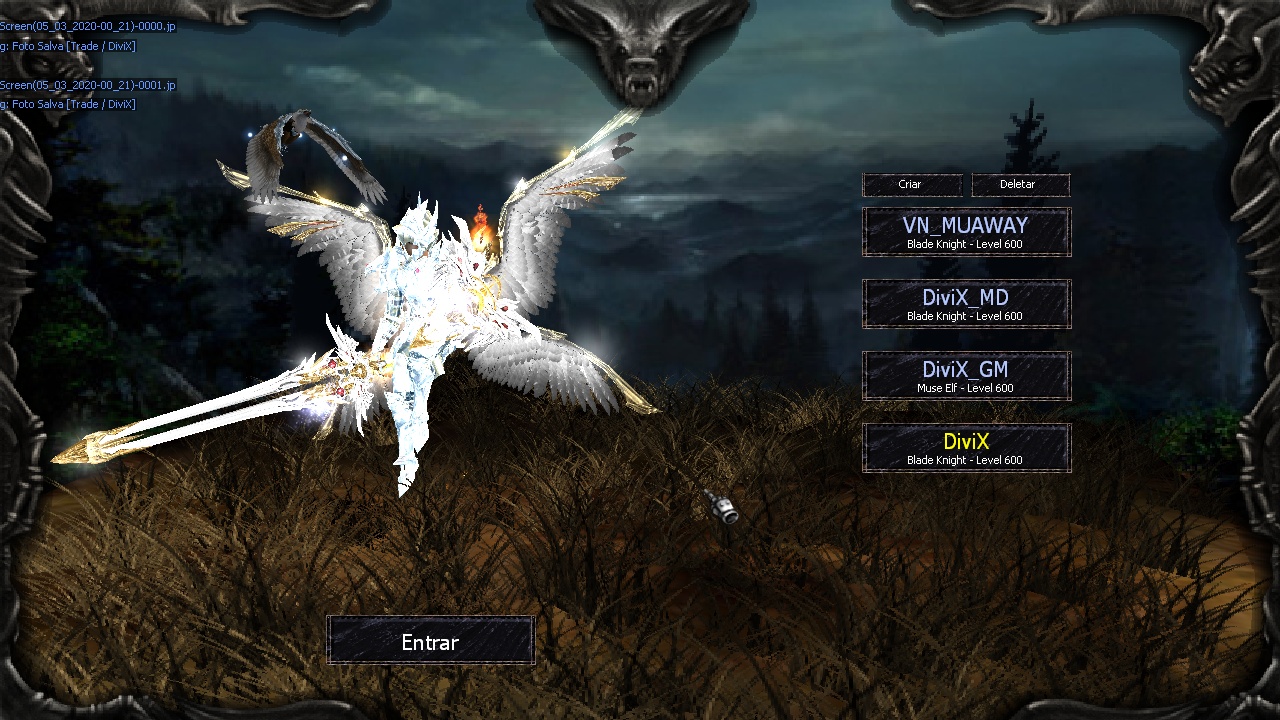Pick the DiviX_MD character entry
The height and width of the screenshot is (720, 1280).
(x=966, y=304)
